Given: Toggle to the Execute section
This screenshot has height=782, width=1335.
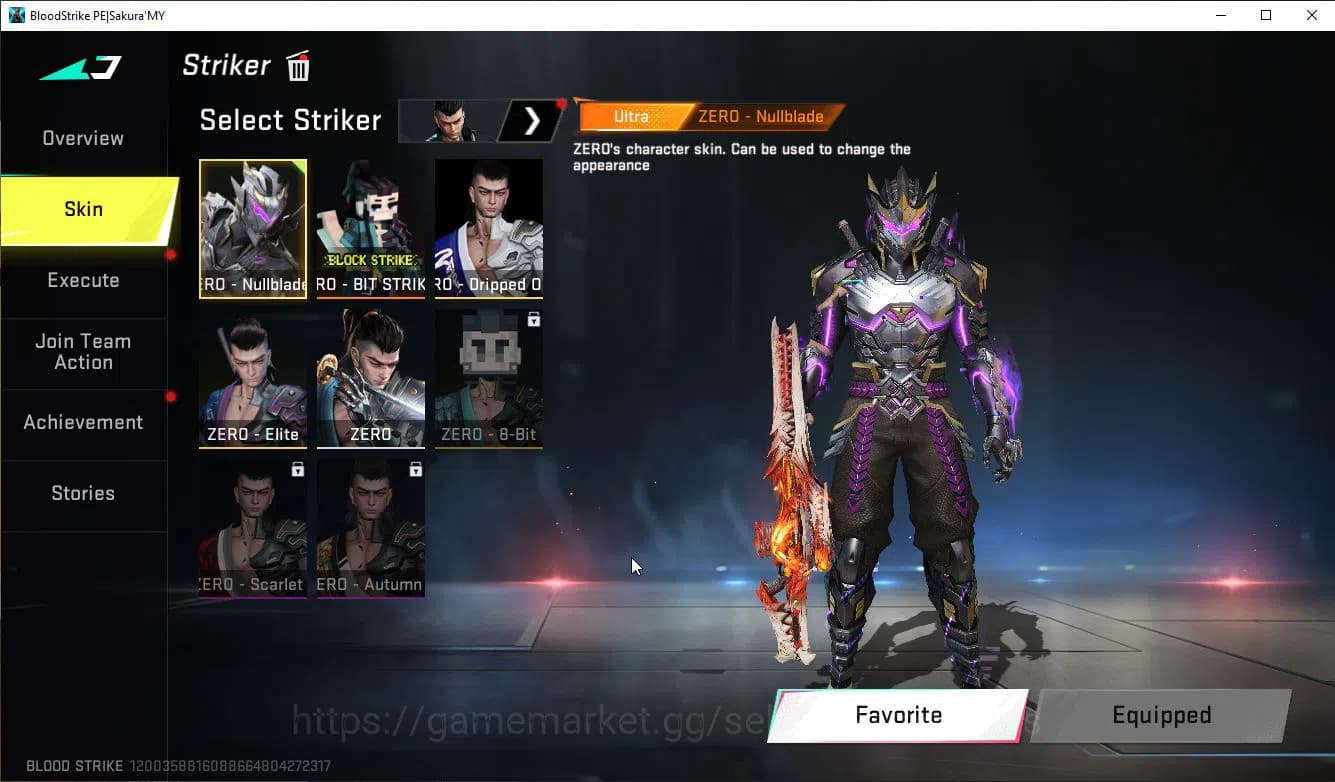Looking at the screenshot, I should 83,280.
